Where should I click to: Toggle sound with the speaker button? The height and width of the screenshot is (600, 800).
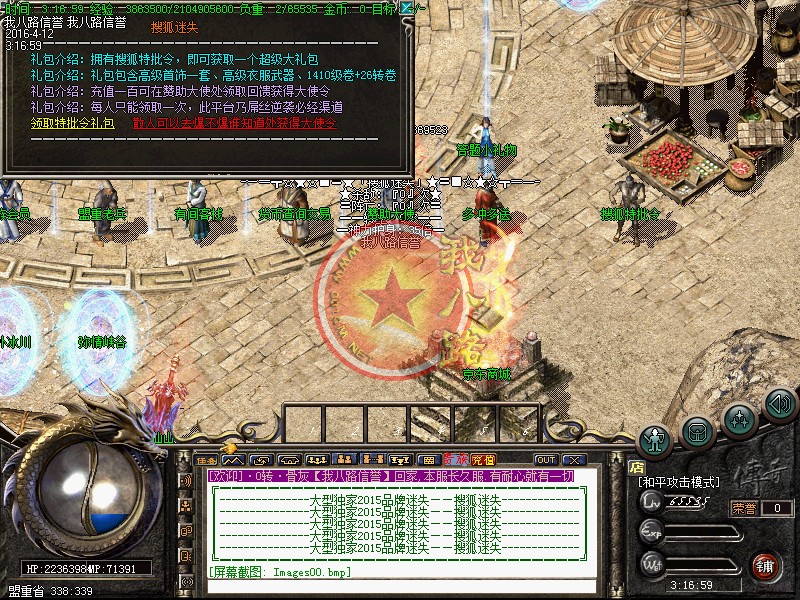point(779,403)
